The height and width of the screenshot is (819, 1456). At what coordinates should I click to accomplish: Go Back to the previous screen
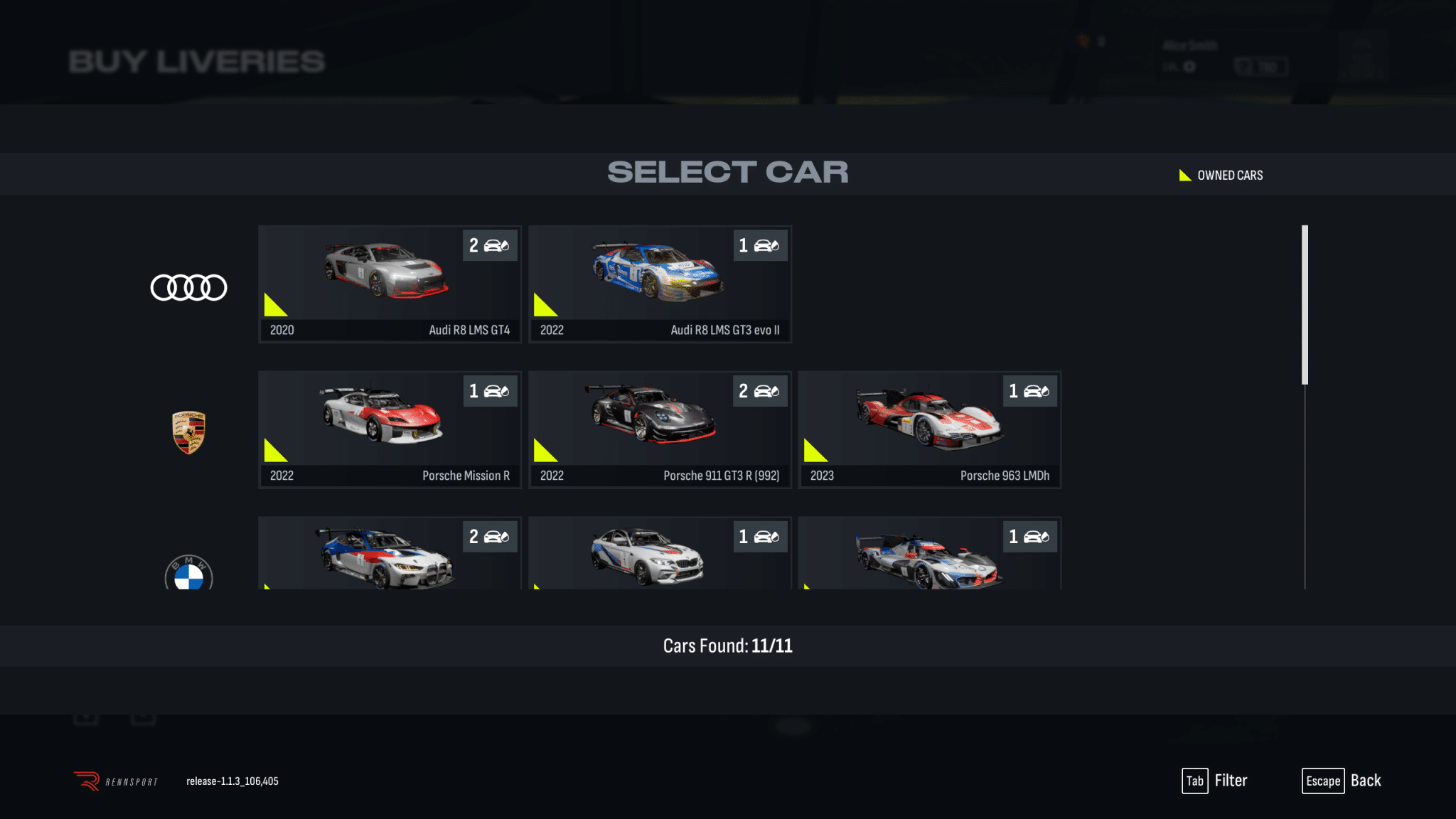tap(1342, 781)
